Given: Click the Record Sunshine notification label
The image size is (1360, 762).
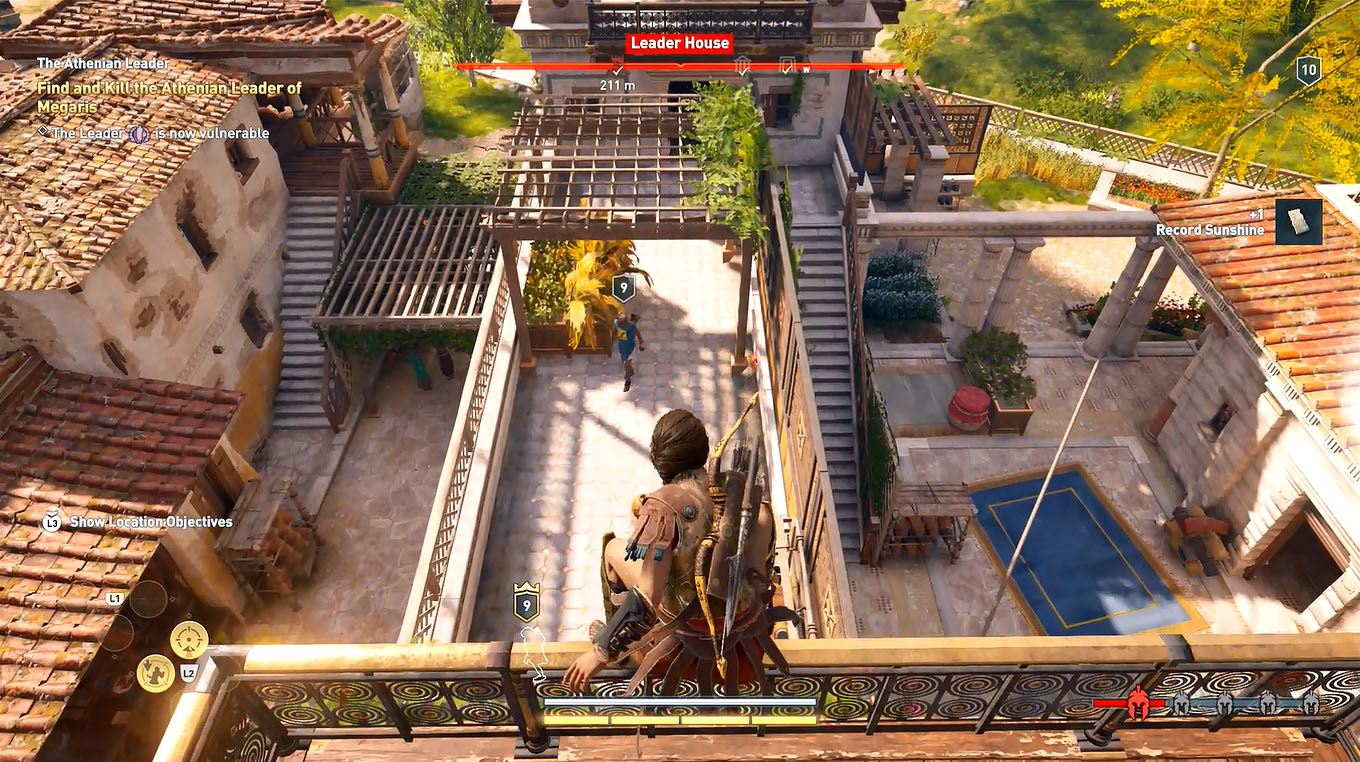Looking at the screenshot, I should click(x=1211, y=229).
